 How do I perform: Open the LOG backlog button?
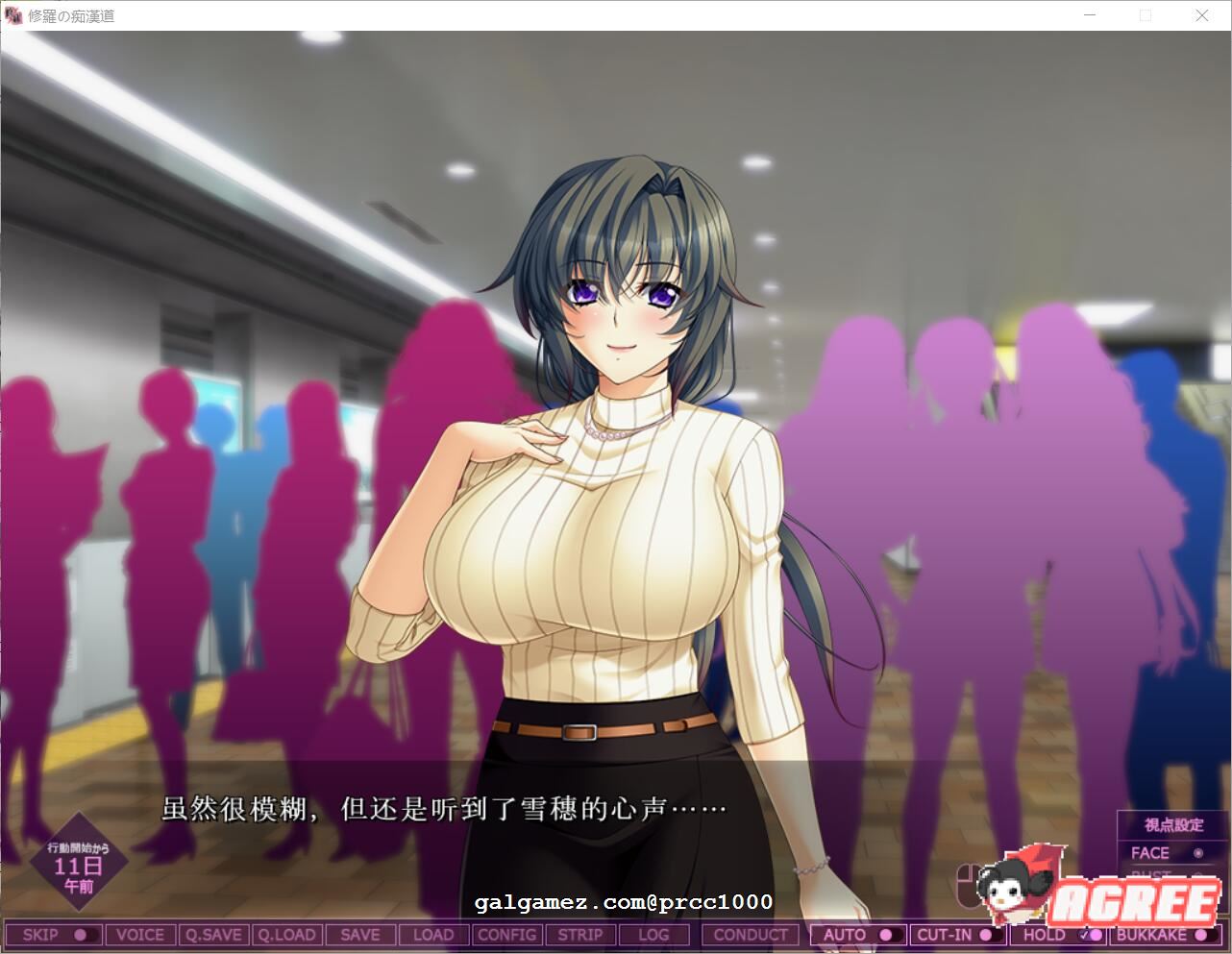click(x=653, y=934)
